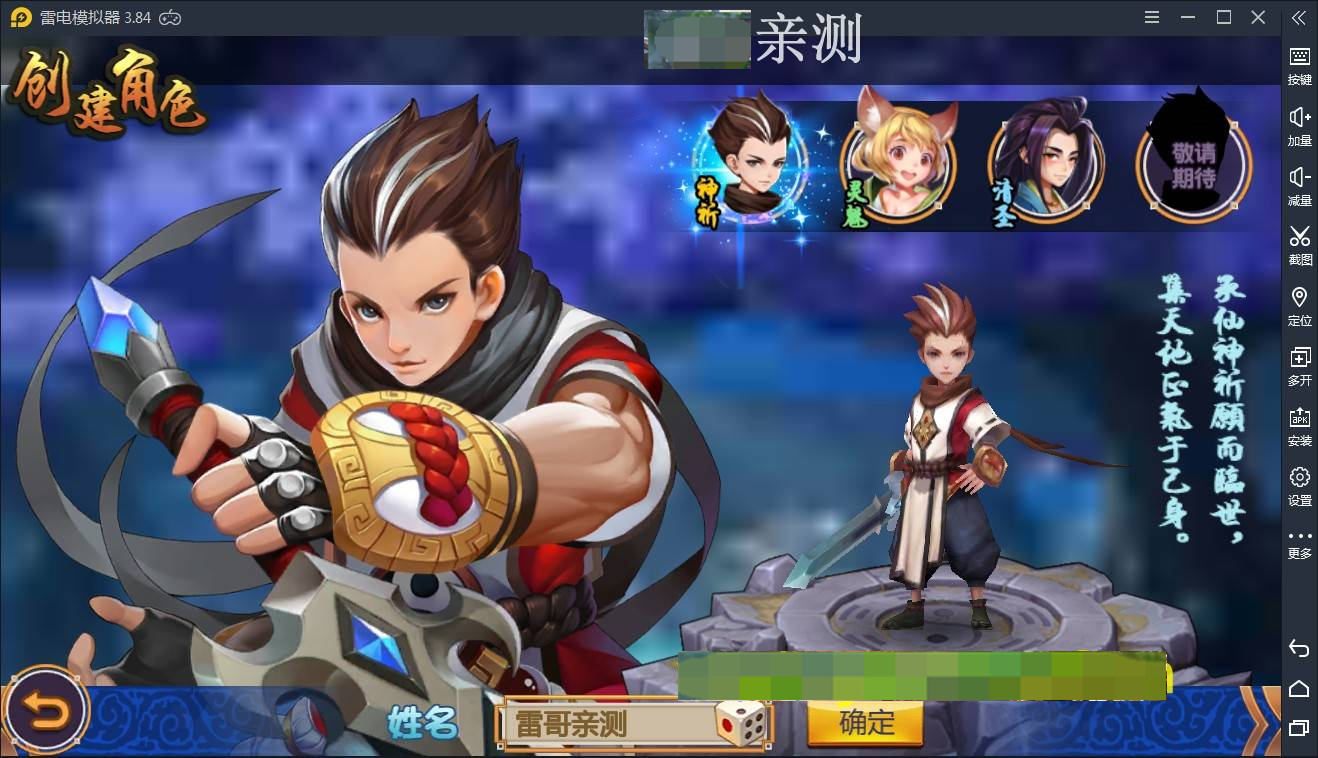Increase volume with the 加量 control
Viewport: 1318px width, 758px height.
pos(1299,125)
